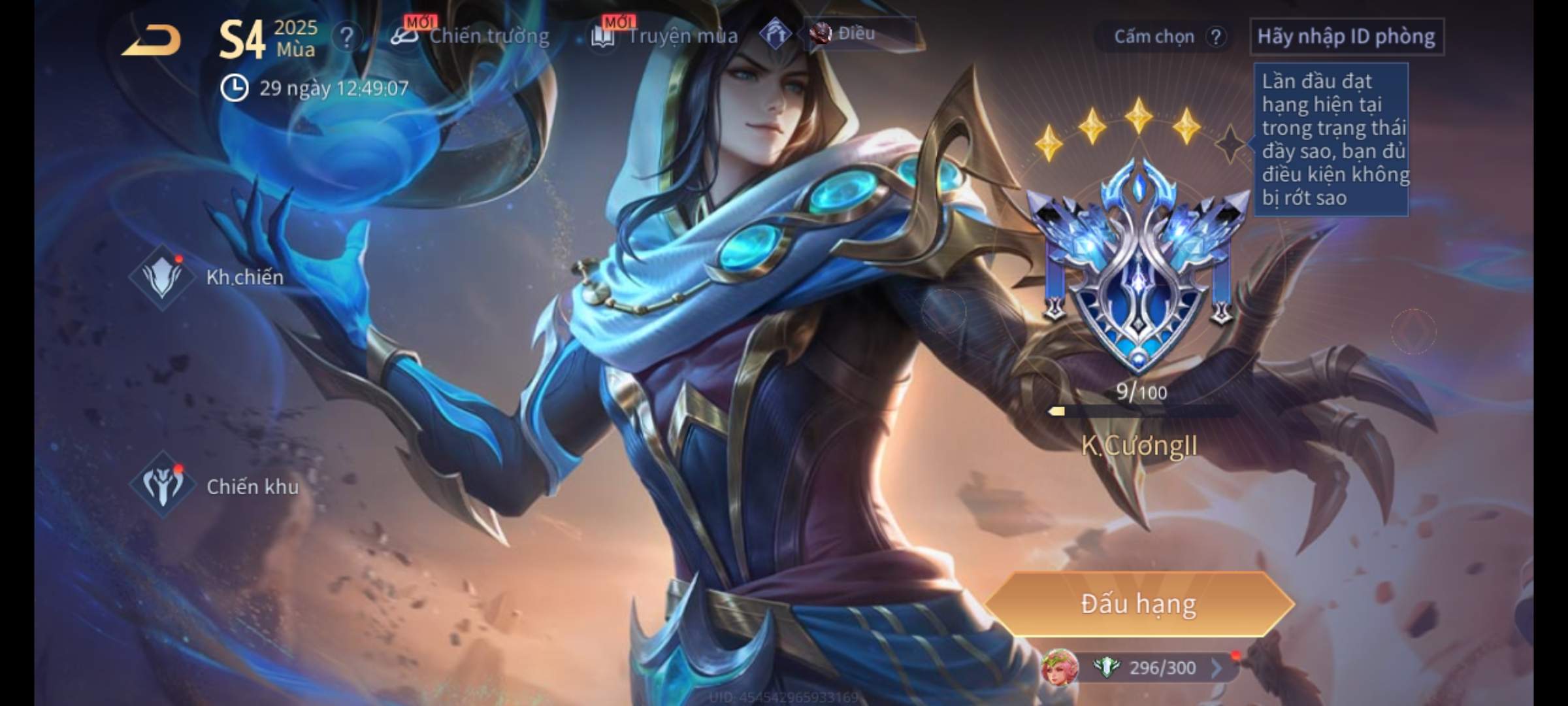Go back using the golden arrow

tap(152, 41)
